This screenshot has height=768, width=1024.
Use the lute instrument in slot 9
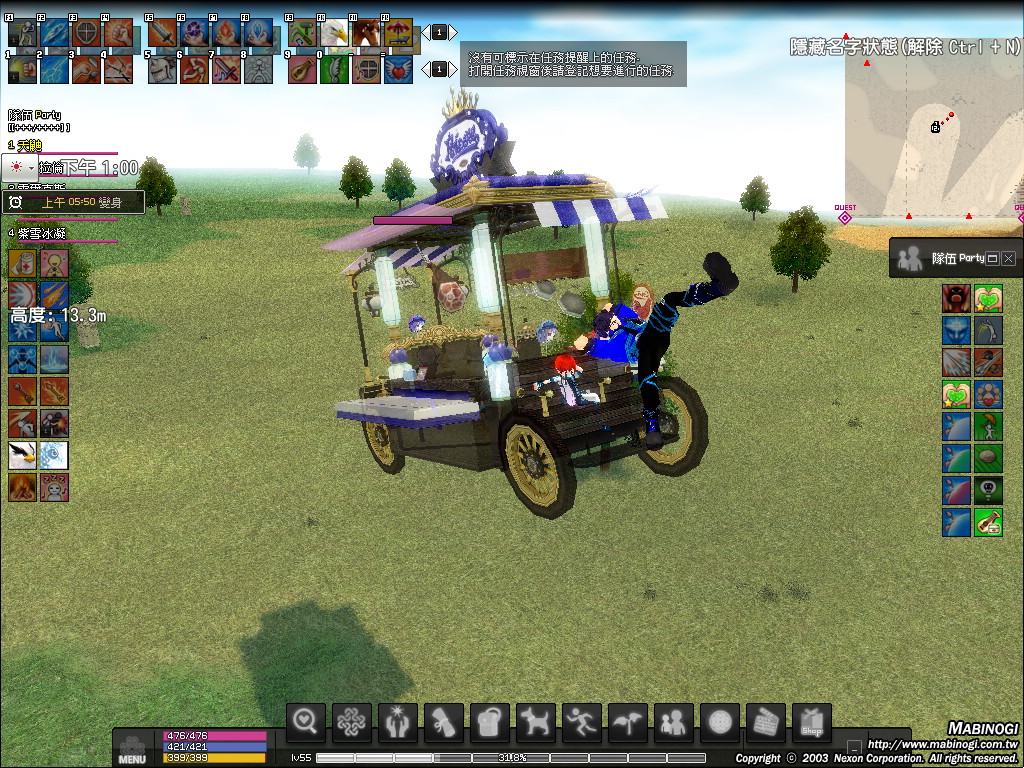coord(302,69)
